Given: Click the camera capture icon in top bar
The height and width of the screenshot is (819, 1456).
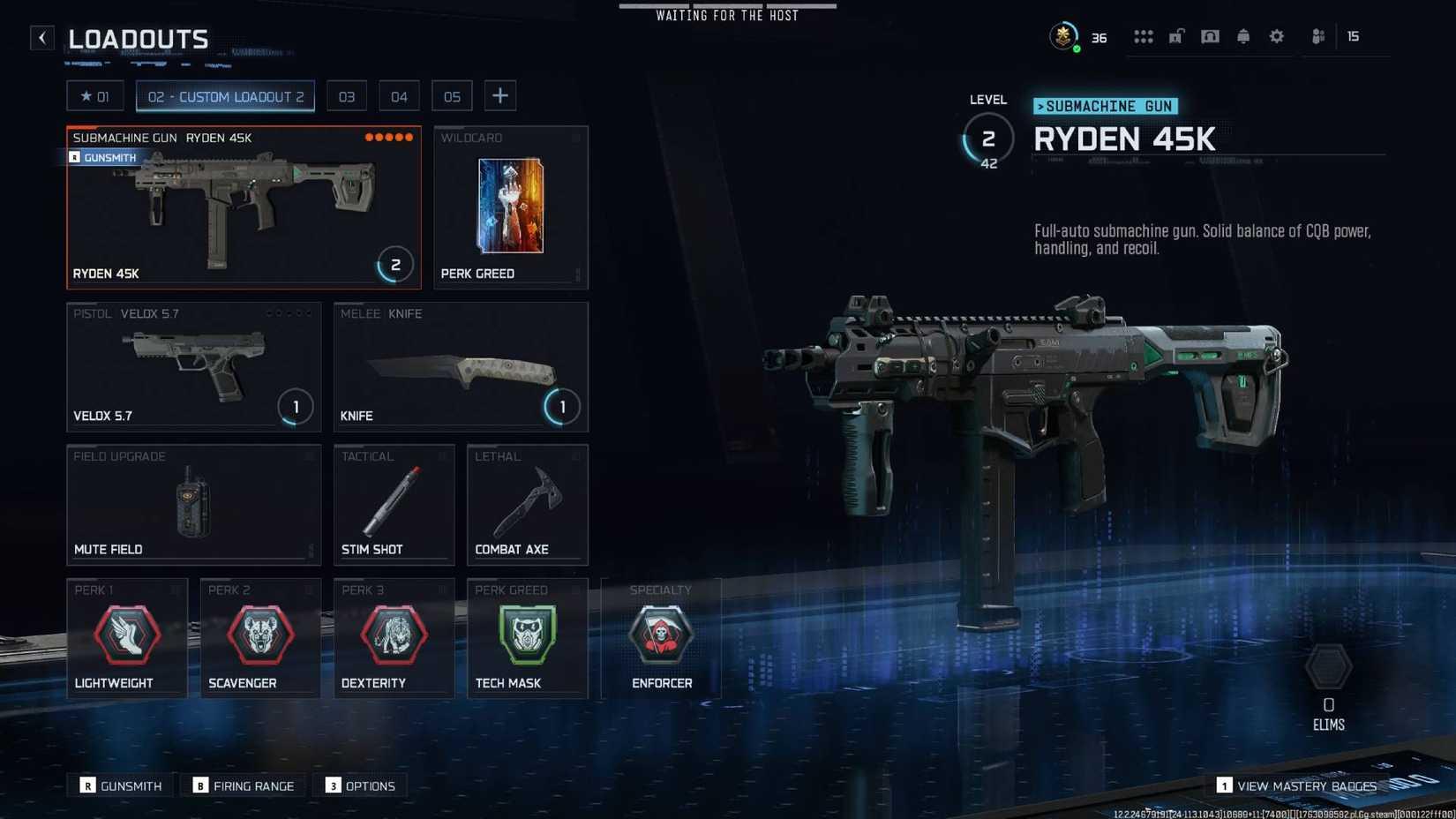Looking at the screenshot, I should tap(1210, 36).
